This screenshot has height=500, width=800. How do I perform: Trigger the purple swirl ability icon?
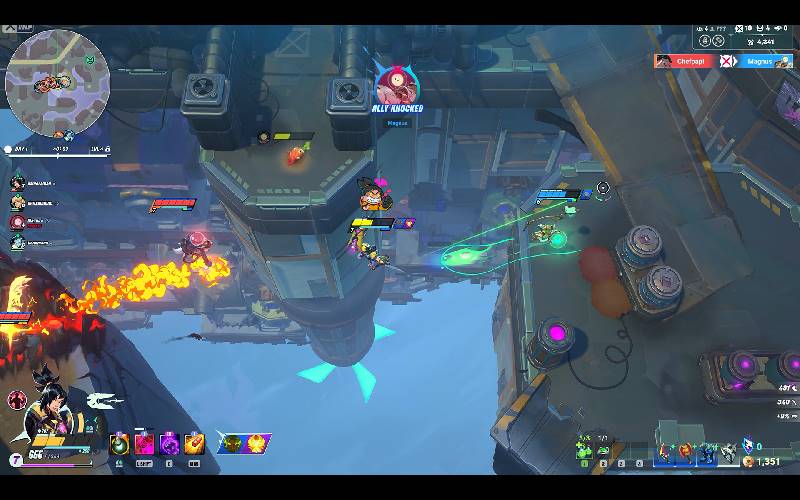point(170,443)
